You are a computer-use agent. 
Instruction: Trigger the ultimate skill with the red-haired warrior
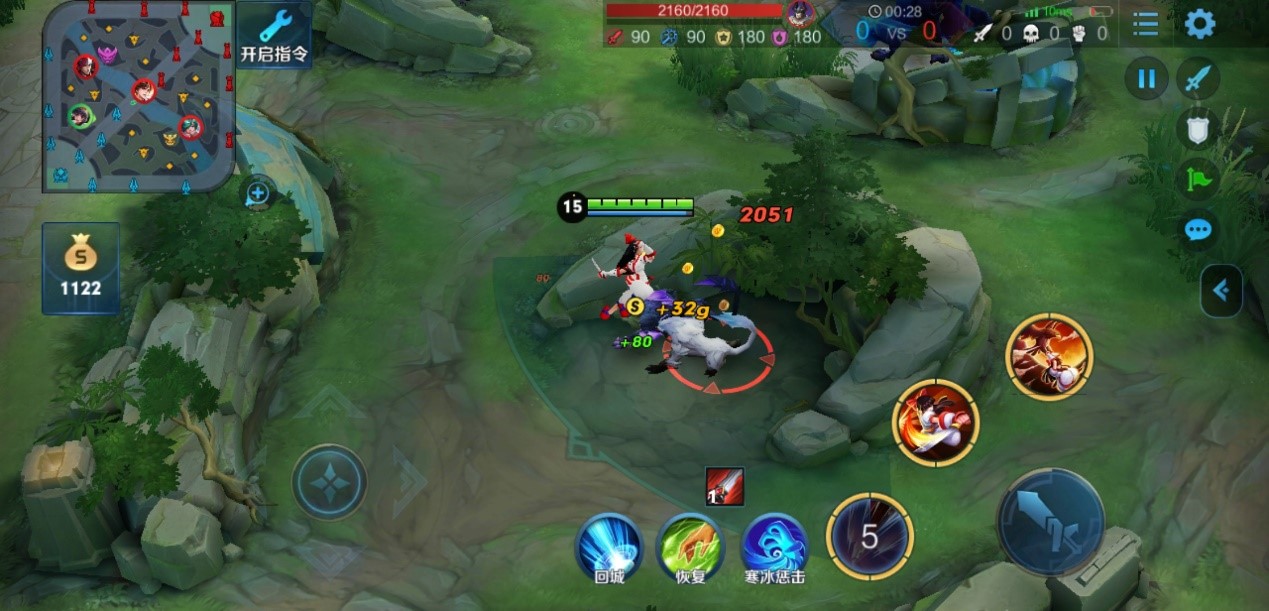click(1049, 357)
